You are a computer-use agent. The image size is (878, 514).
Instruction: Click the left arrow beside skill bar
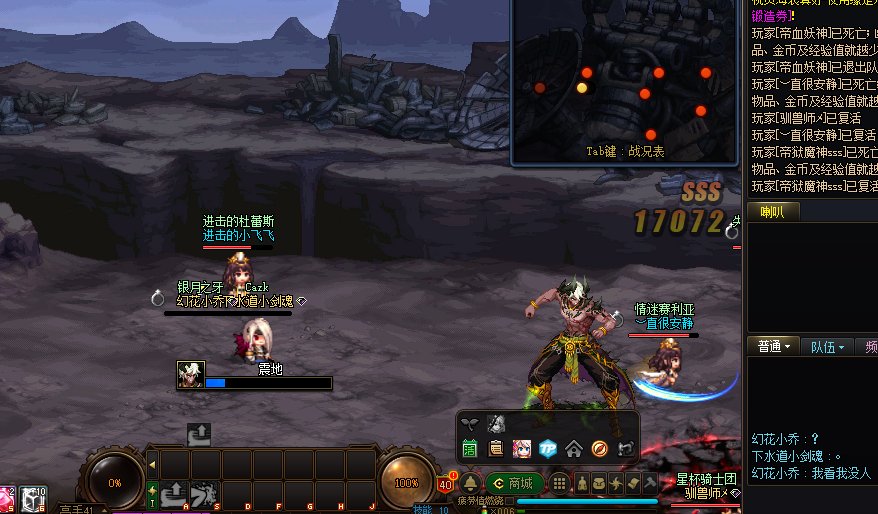152,464
